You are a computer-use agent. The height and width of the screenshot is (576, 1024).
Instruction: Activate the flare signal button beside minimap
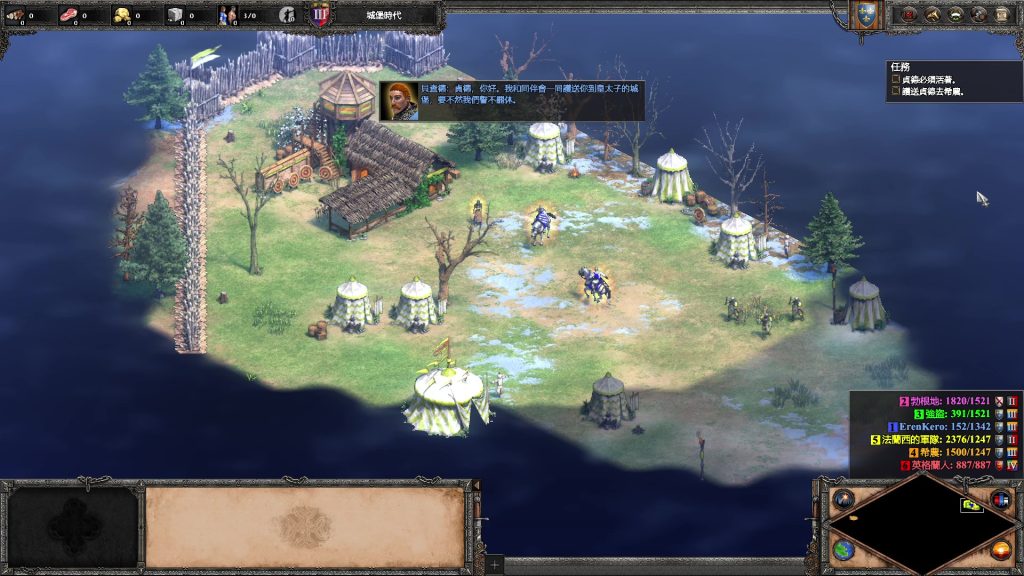[843, 499]
